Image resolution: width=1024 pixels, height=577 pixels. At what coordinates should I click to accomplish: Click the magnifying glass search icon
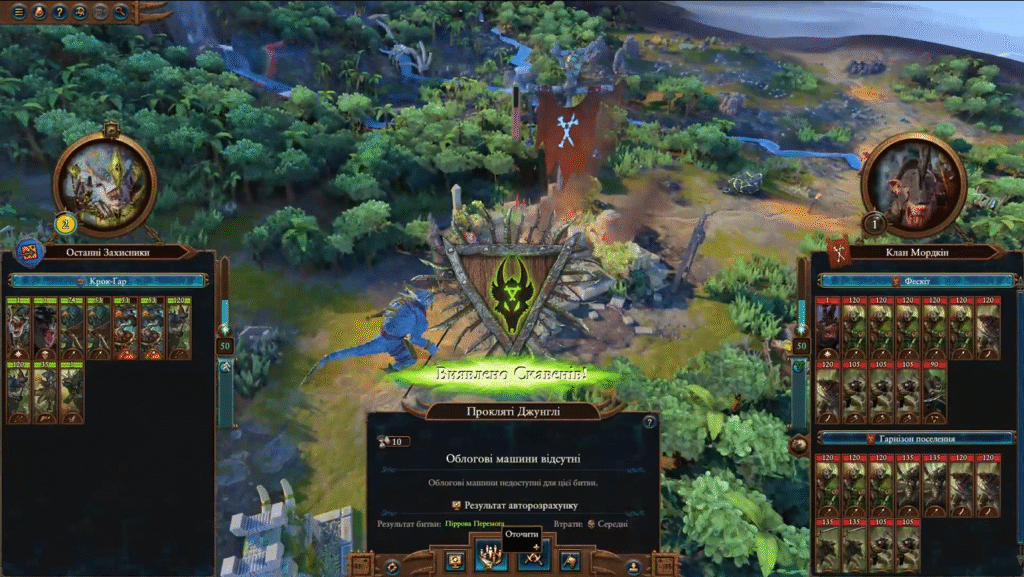click(121, 12)
